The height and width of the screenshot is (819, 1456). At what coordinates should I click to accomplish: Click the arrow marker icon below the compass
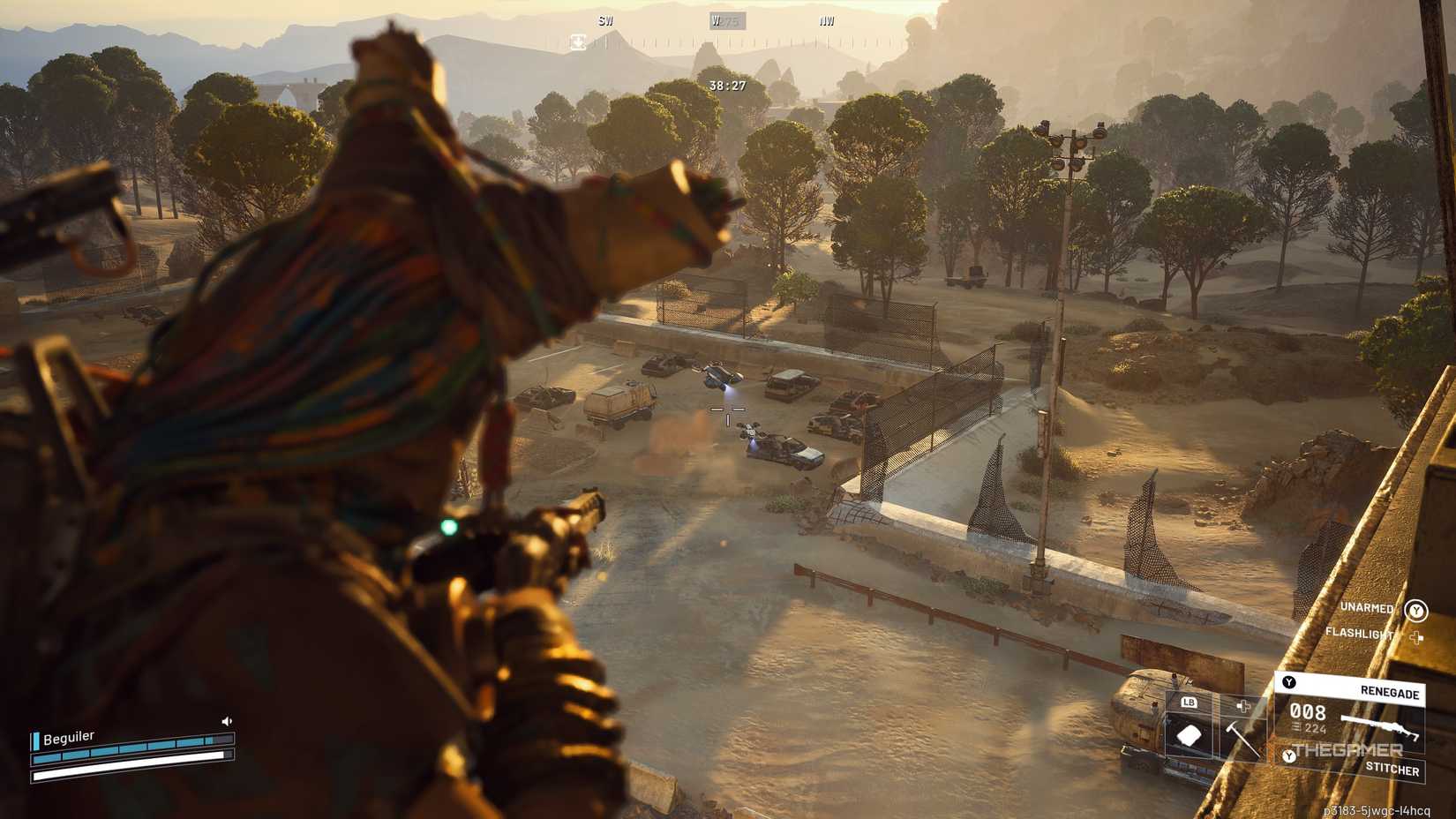click(578, 41)
